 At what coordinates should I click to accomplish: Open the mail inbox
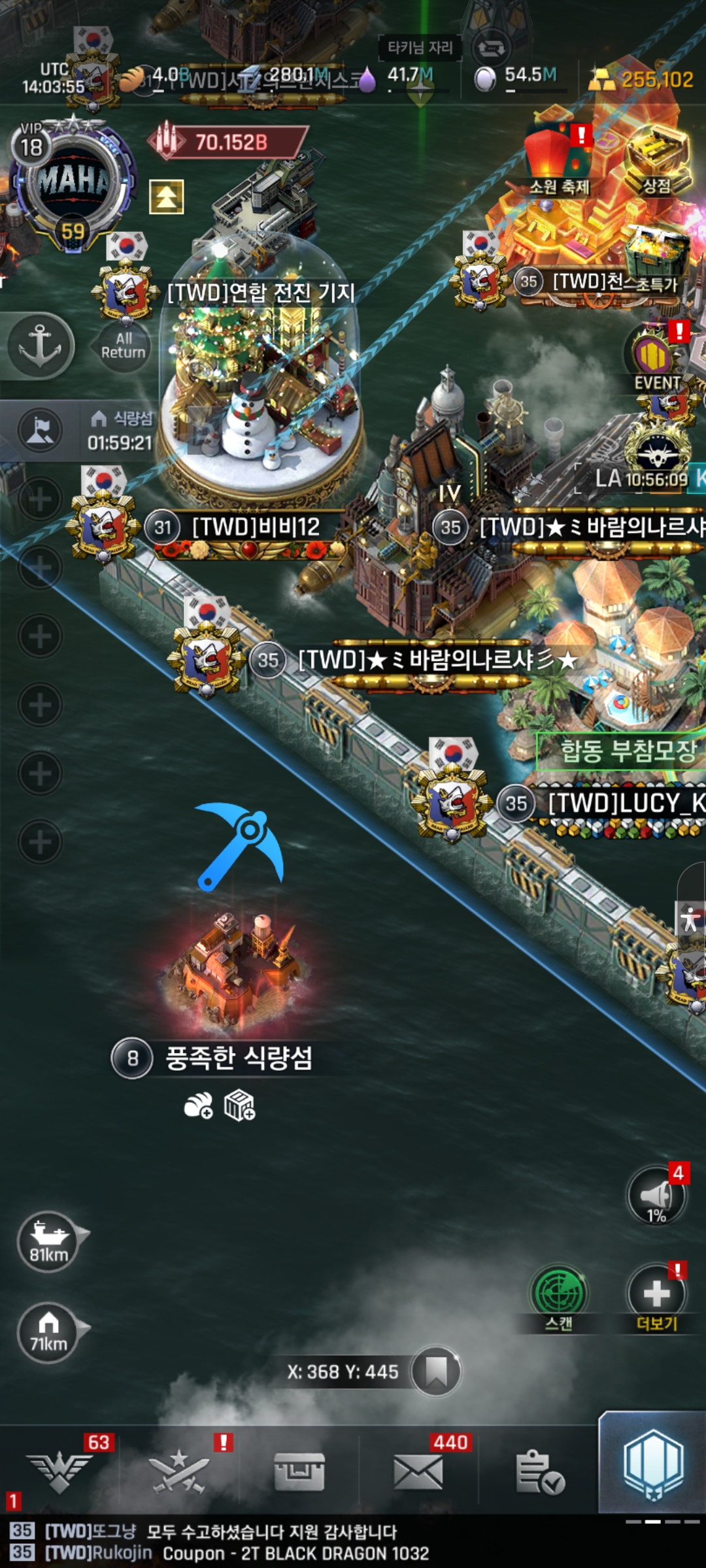pyautogui.click(x=418, y=1473)
